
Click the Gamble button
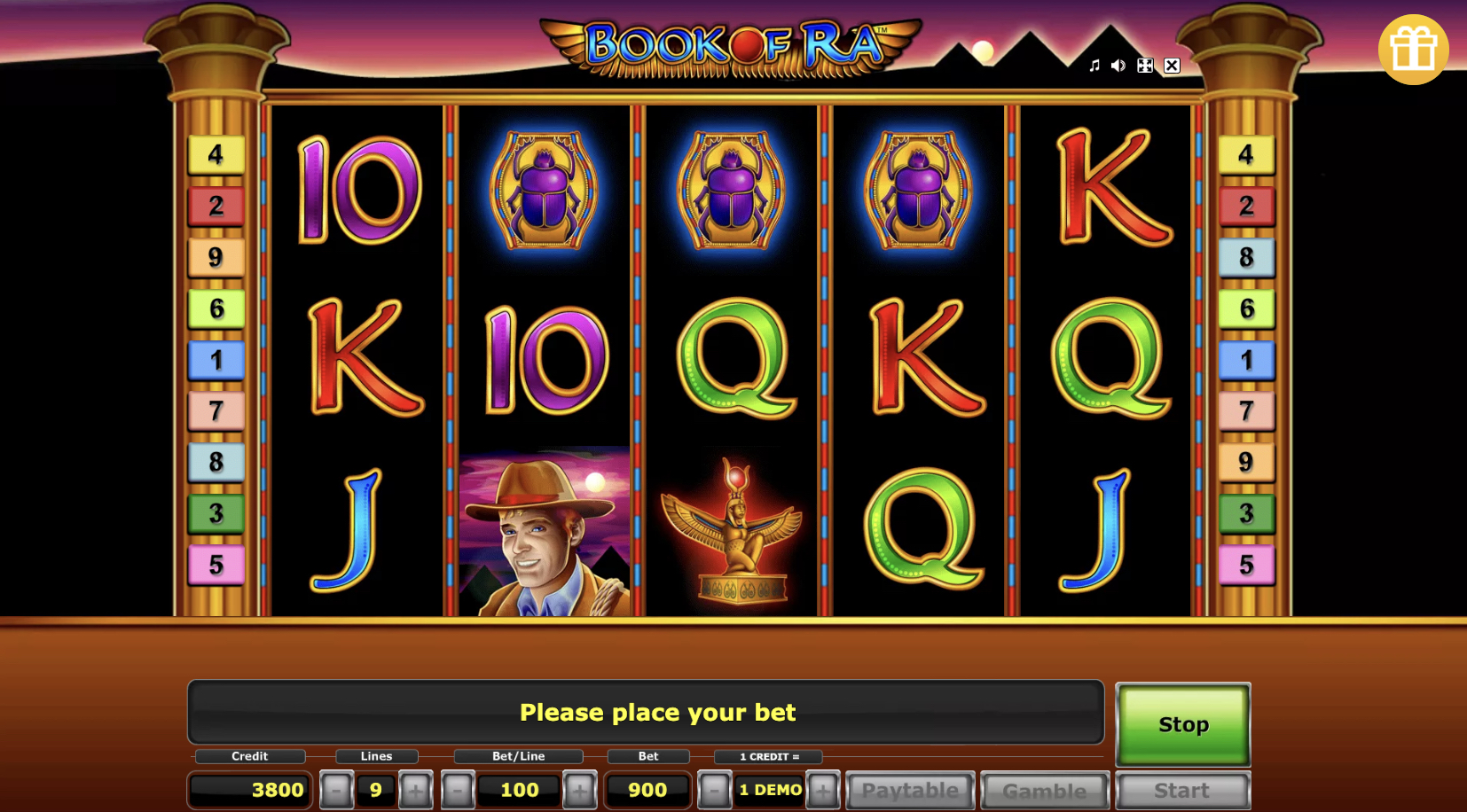1044,789
